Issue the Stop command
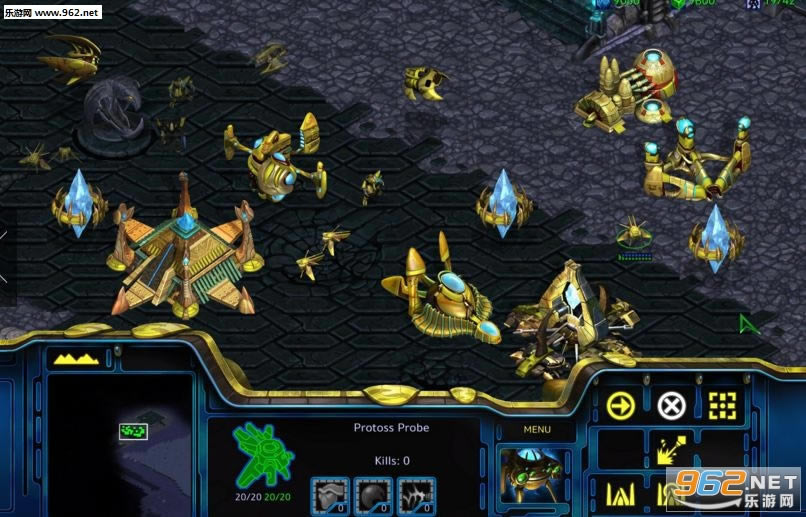Image resolution: width=806 pixels, height=517 pixels. click(x=671, y=405)
